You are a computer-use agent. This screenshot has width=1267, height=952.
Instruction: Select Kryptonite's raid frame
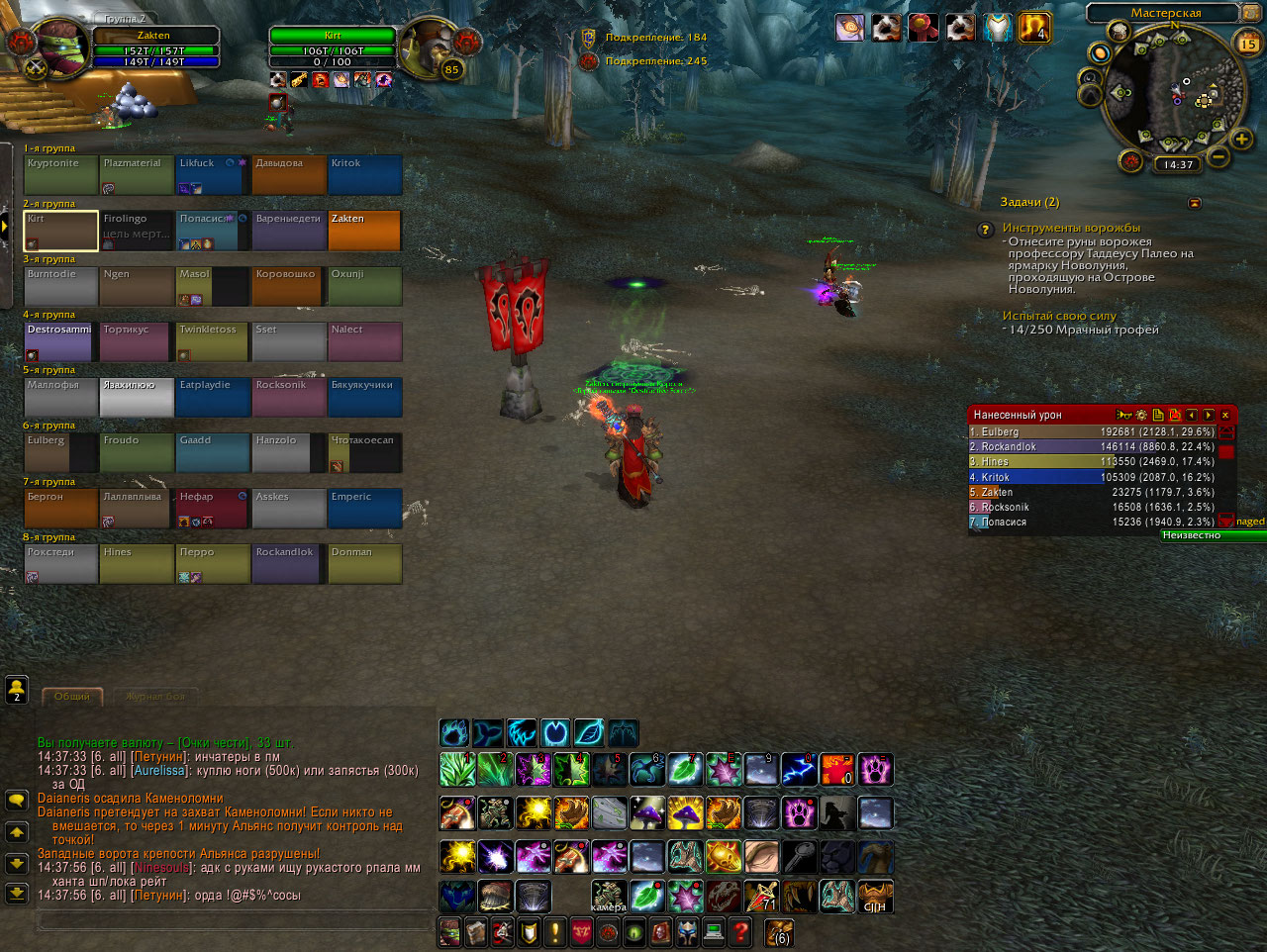pyautogui.click(x=60, y=175)
